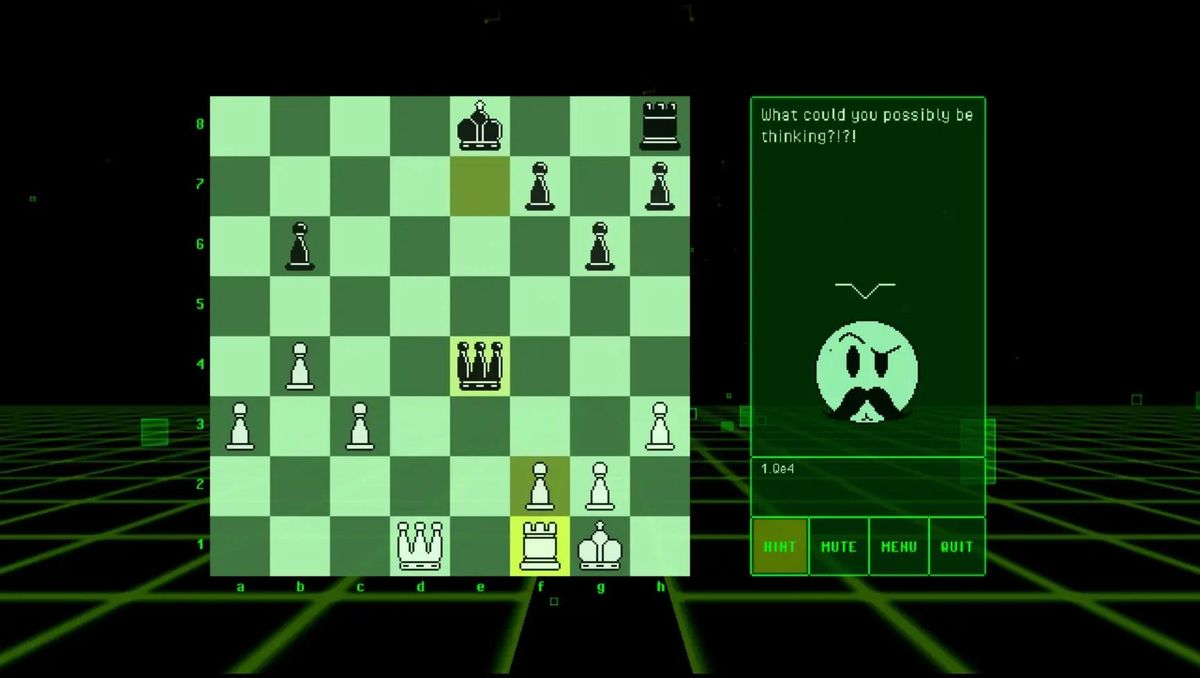Screen dimensions: 1200x678
Task: Click the black queen in the board center
Action: tap(480, 366)
